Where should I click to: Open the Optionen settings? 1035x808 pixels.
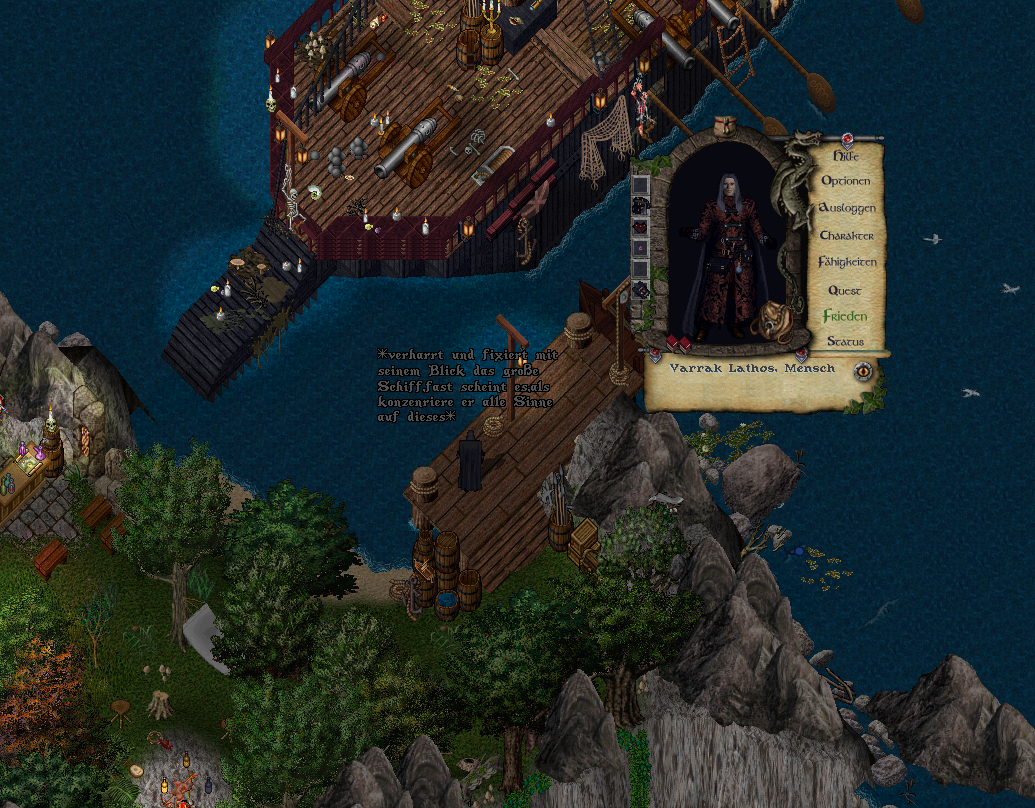coord(846,182)
